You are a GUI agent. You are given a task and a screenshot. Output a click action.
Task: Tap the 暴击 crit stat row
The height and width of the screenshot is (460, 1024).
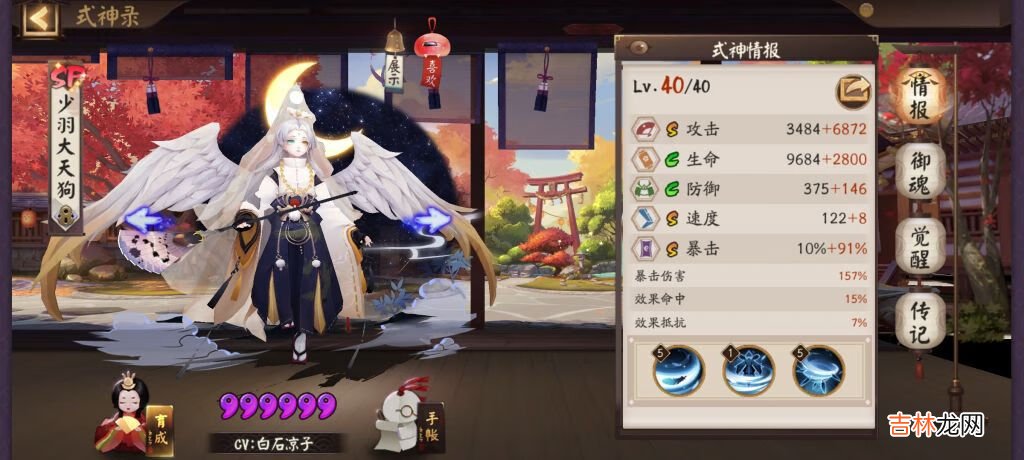[x=749, y=248]
